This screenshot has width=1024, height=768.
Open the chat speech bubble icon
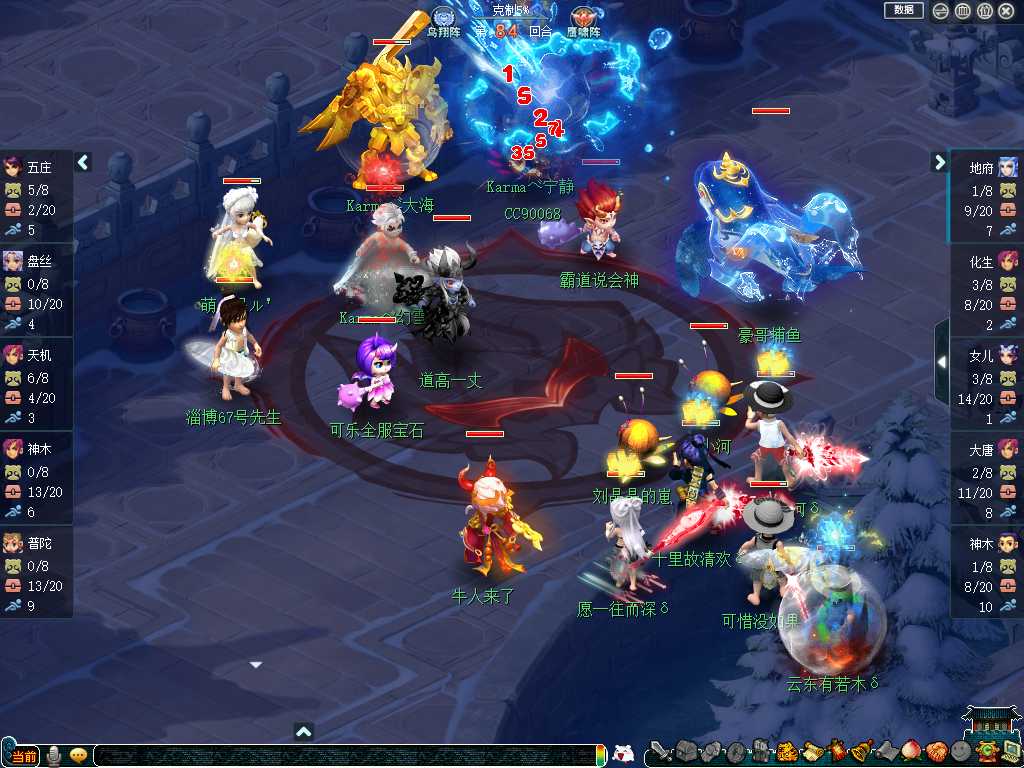point(79,755)
